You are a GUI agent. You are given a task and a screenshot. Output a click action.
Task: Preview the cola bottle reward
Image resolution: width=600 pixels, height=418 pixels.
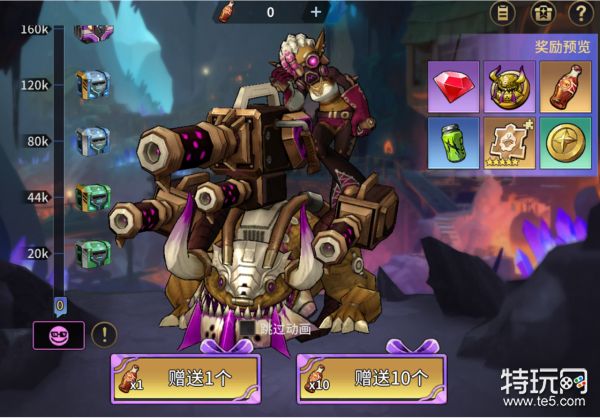[x=566, y=86]
